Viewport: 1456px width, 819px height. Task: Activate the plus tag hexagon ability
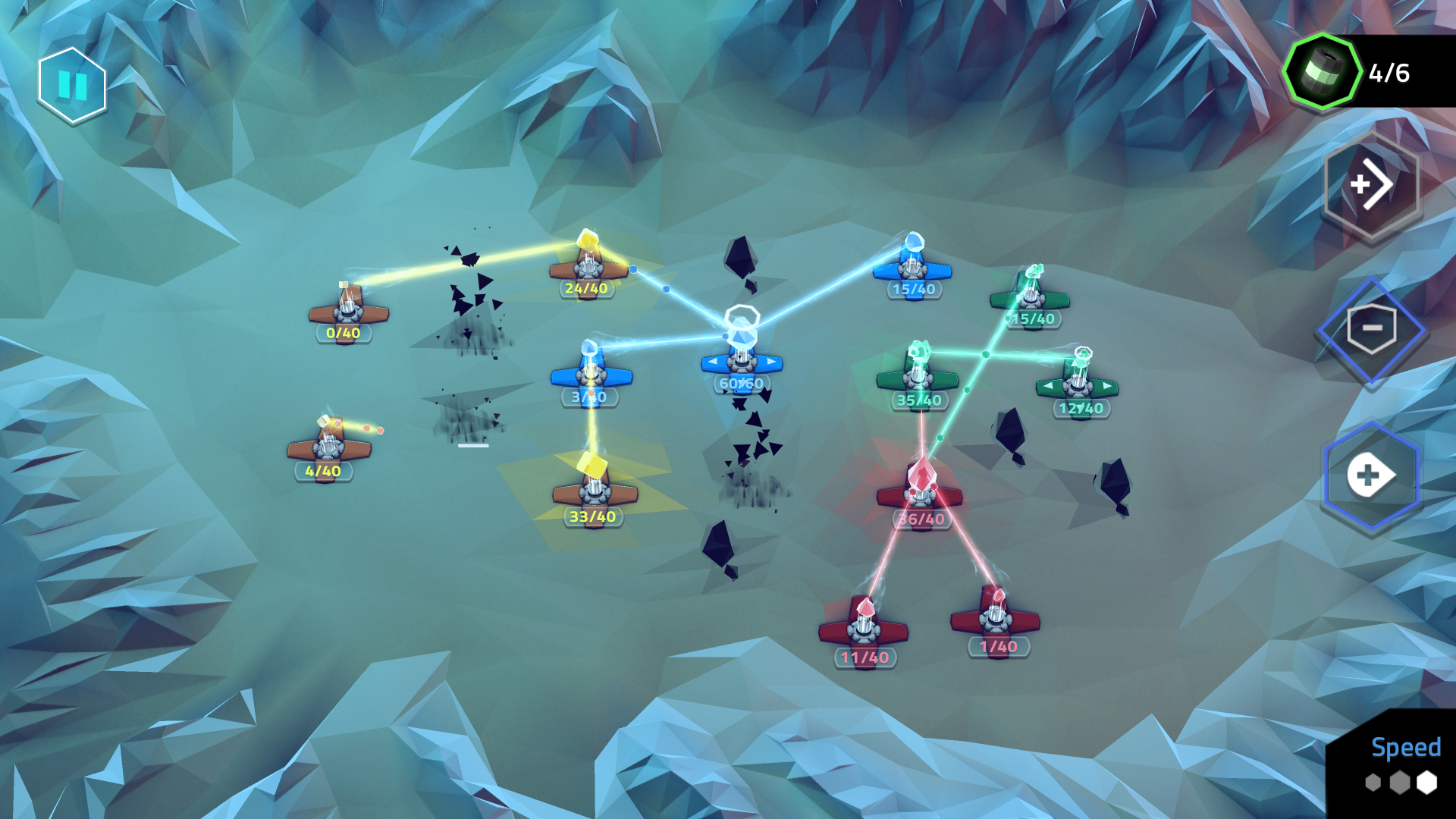click(1370, 475)
